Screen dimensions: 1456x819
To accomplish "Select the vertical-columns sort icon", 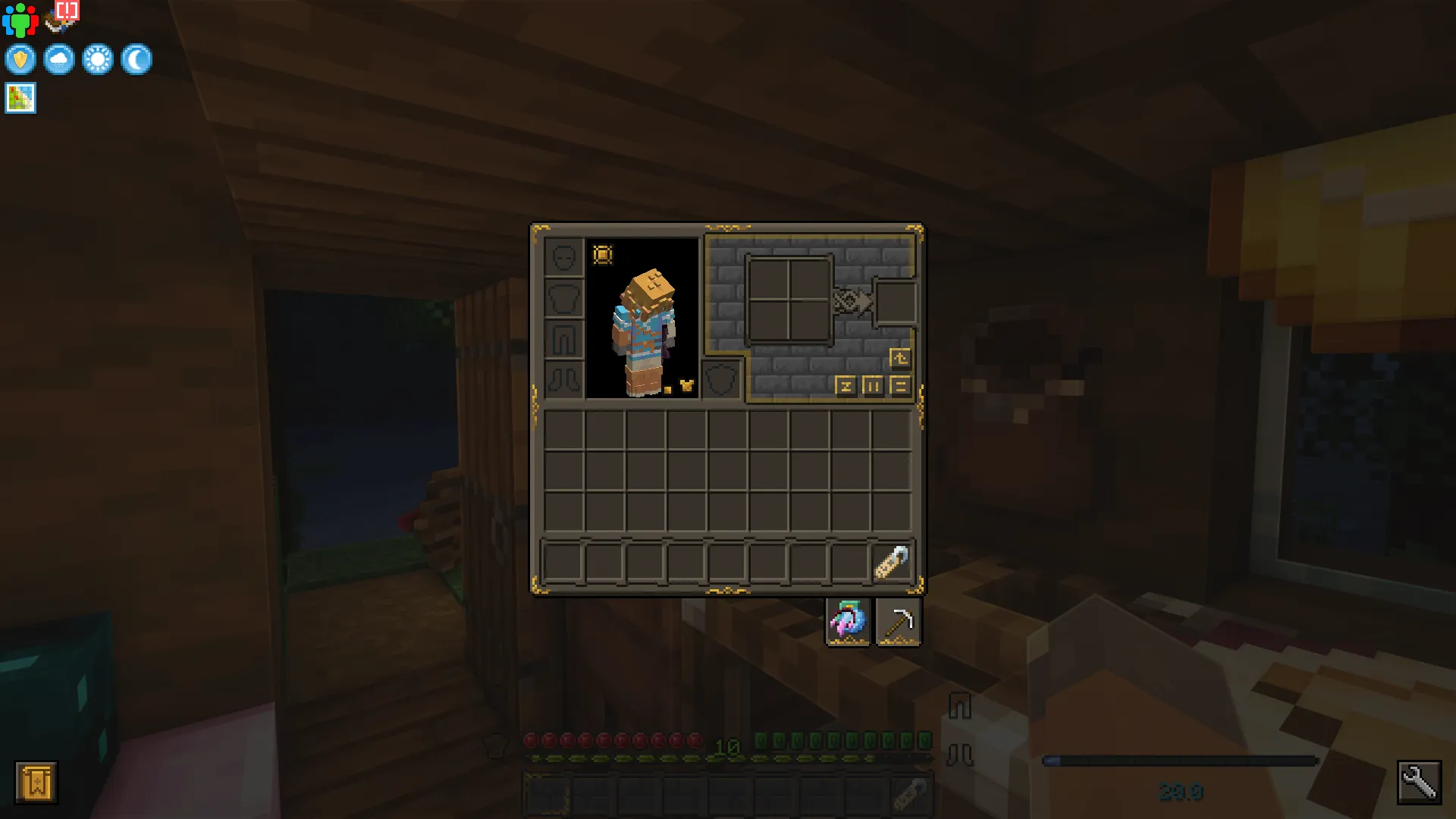I will click(874, 386).
